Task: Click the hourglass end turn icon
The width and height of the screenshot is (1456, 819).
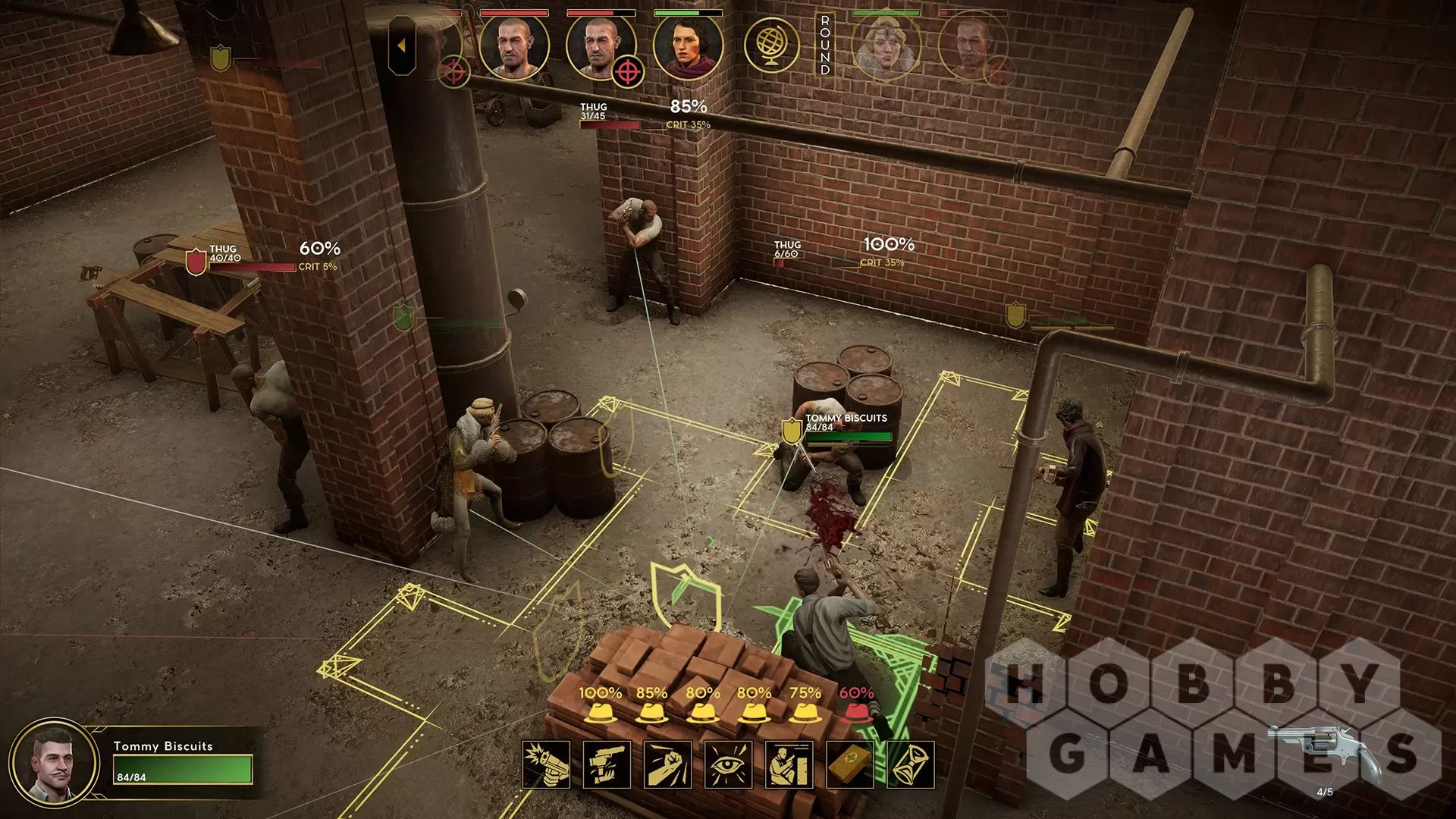Action: 911,765
